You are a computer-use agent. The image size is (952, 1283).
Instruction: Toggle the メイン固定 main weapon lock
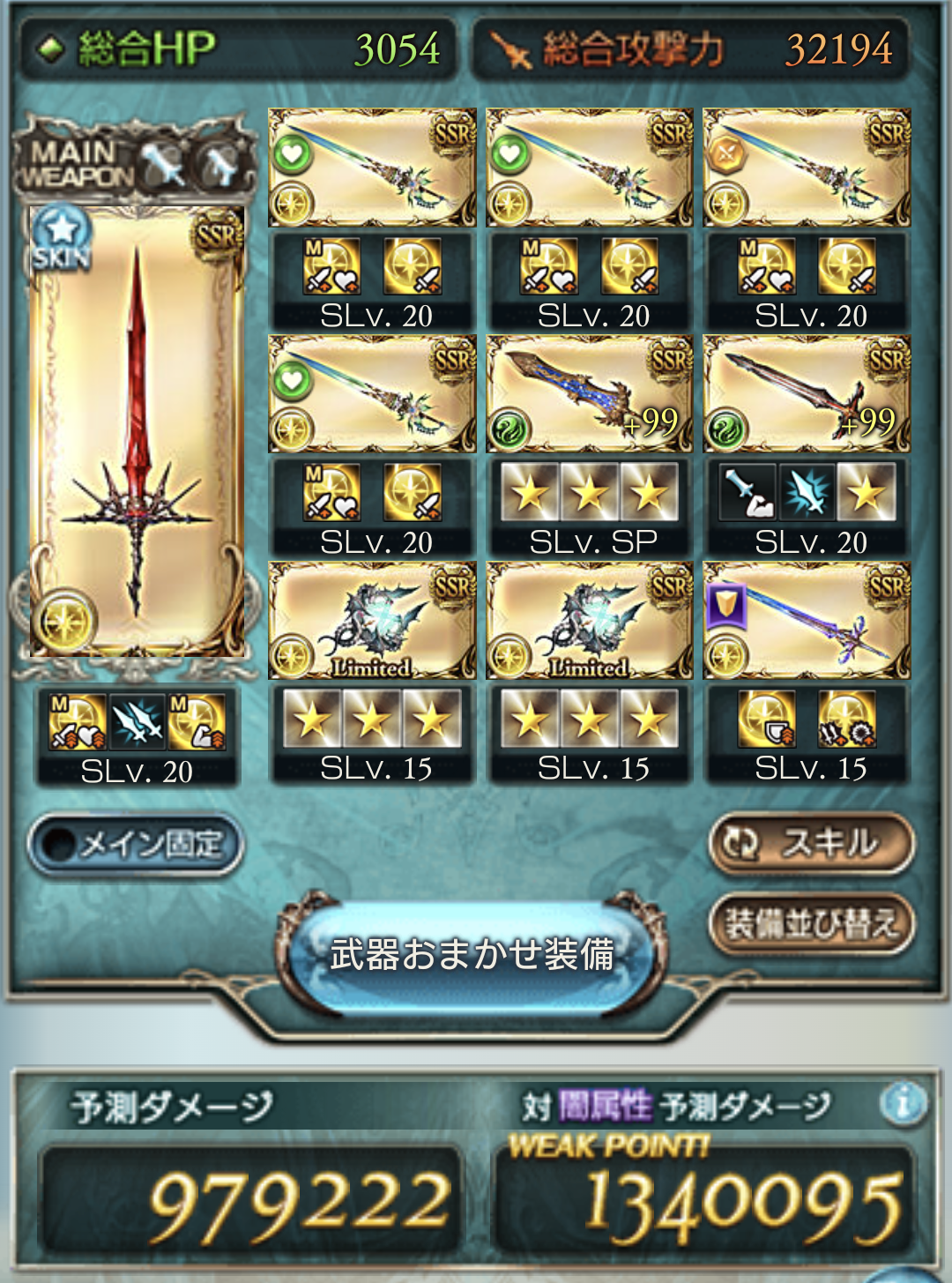click(x=135, y=845)
